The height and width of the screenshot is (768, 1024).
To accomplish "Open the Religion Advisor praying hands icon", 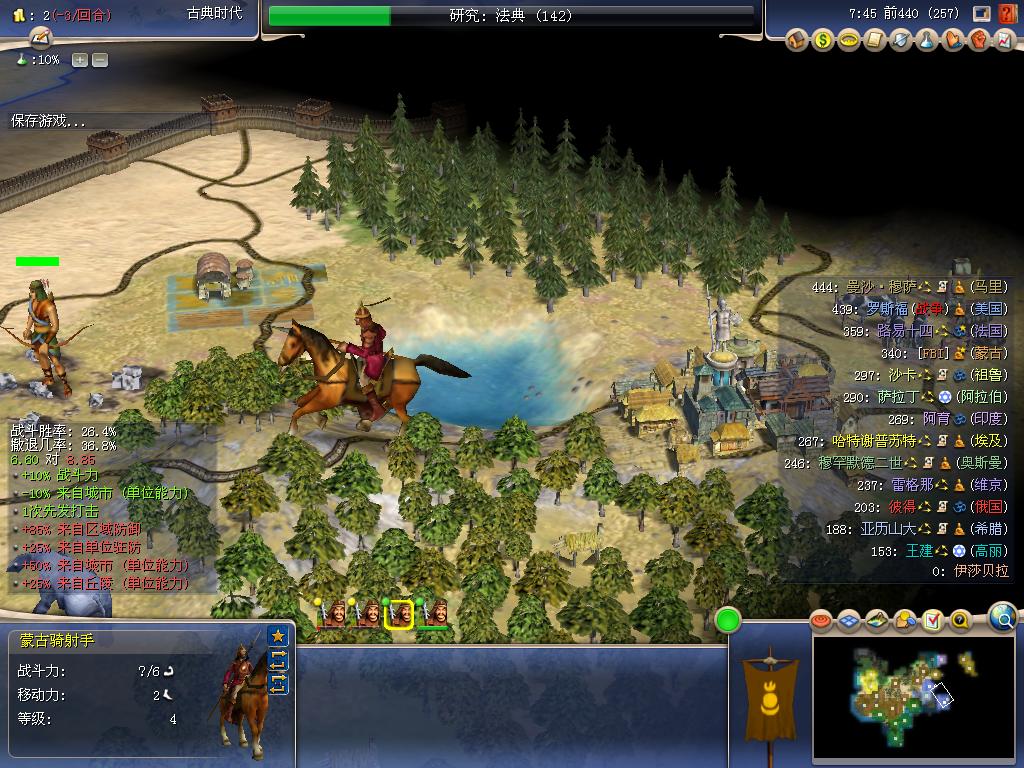I will click(953, 40).
